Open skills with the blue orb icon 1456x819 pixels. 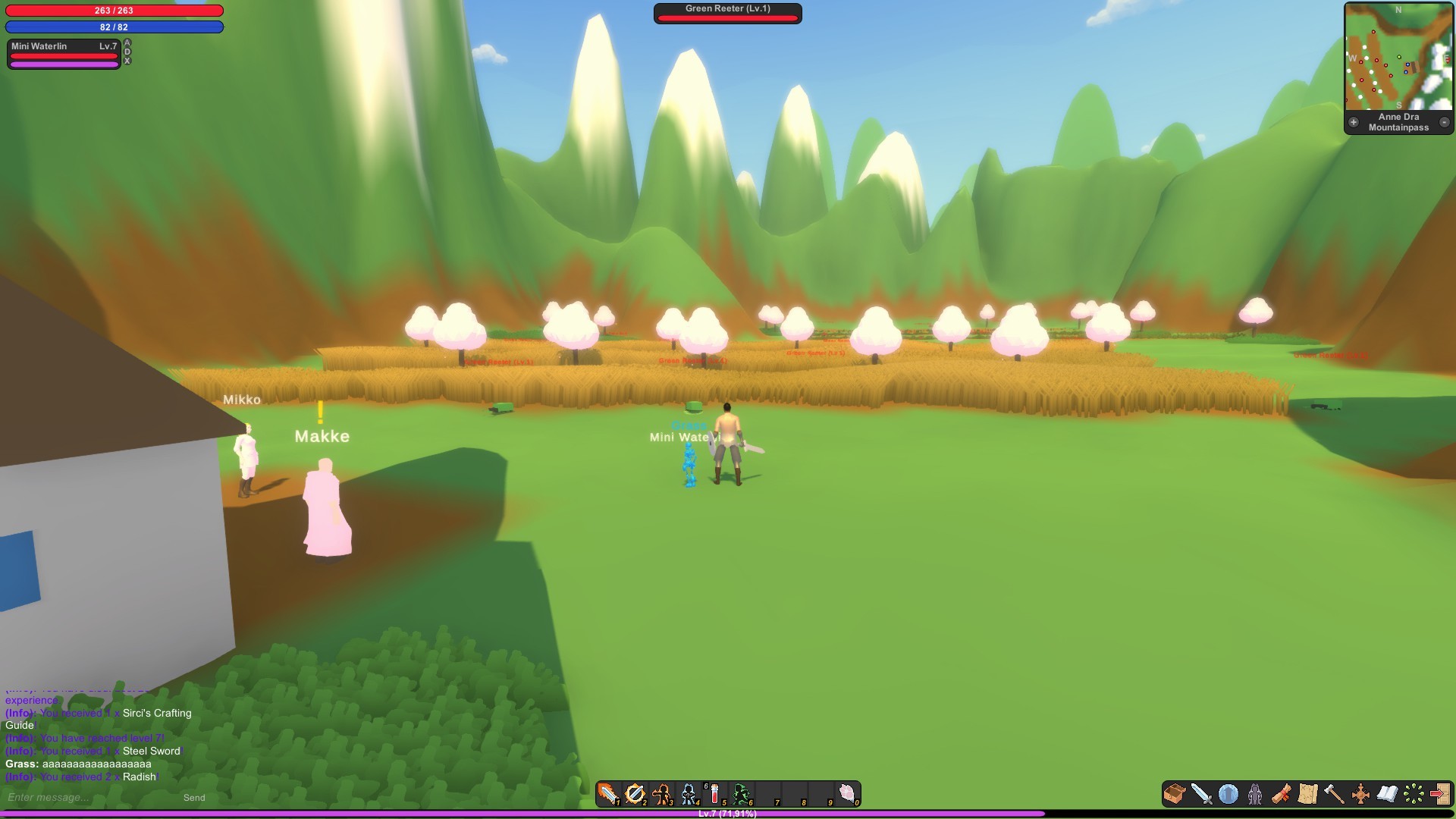click(x=1228, y=795)
